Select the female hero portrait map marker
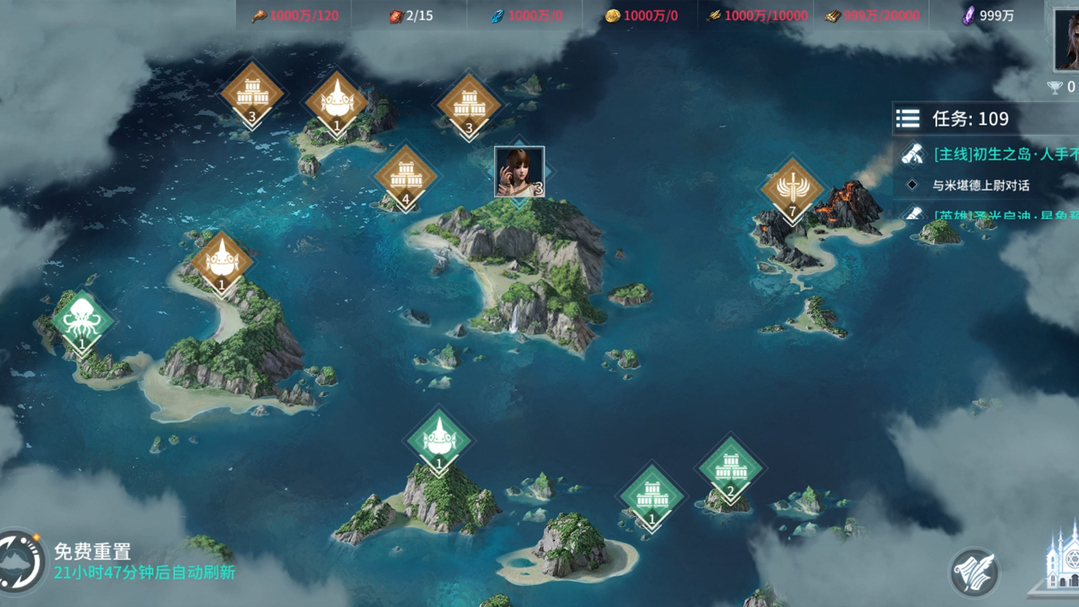Screen dimensions: 1079x607 519,171
